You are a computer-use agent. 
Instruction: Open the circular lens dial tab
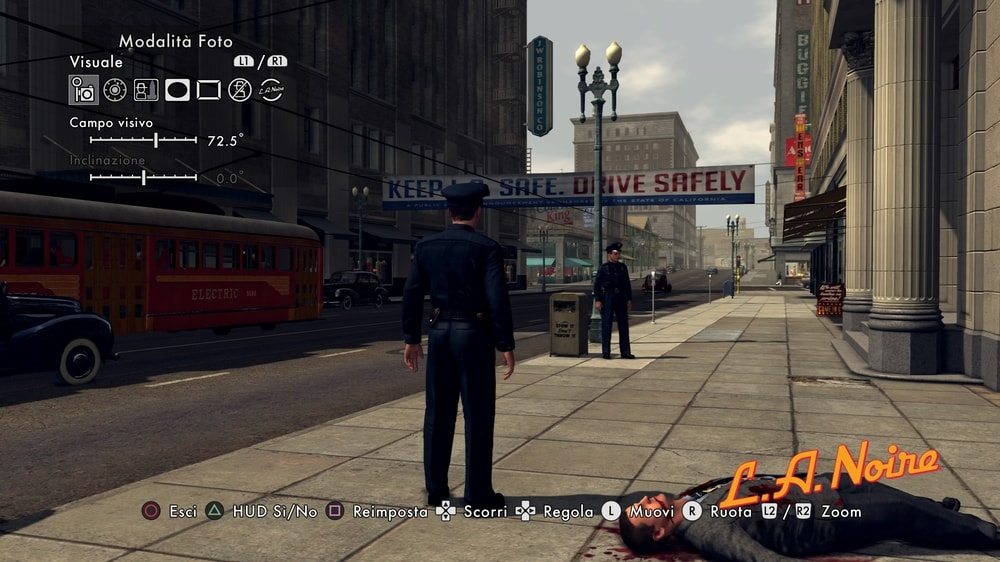115,90
